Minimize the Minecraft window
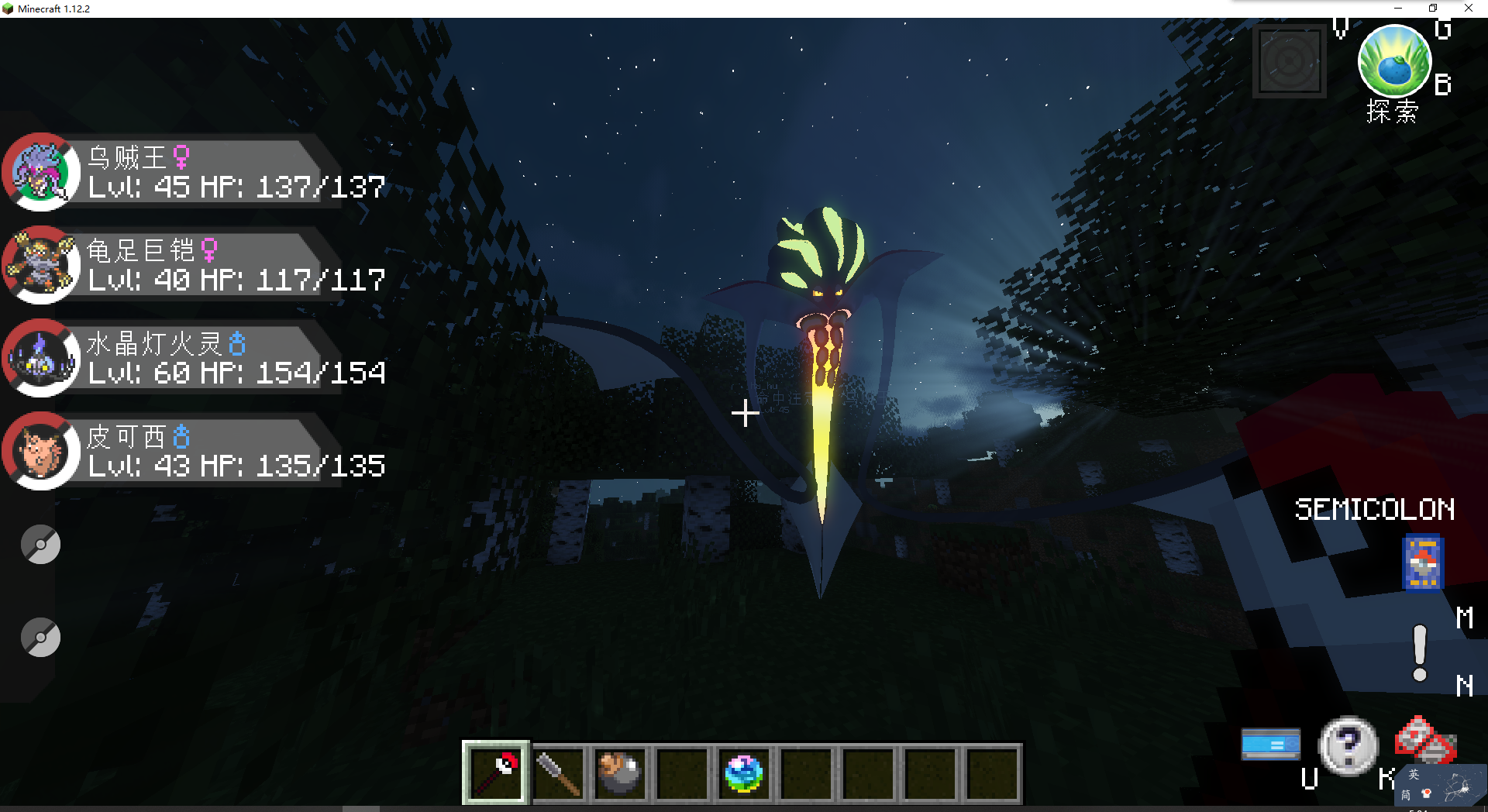 tap(1398, 9)
